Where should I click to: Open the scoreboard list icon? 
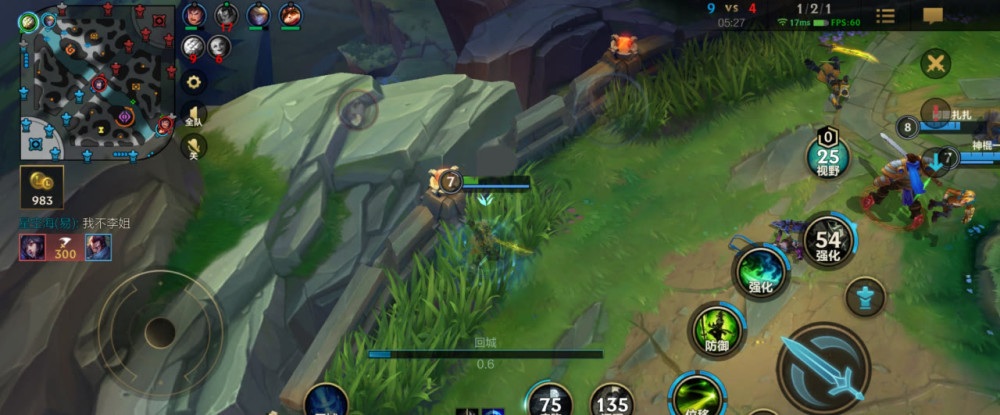tap(886, 15)
